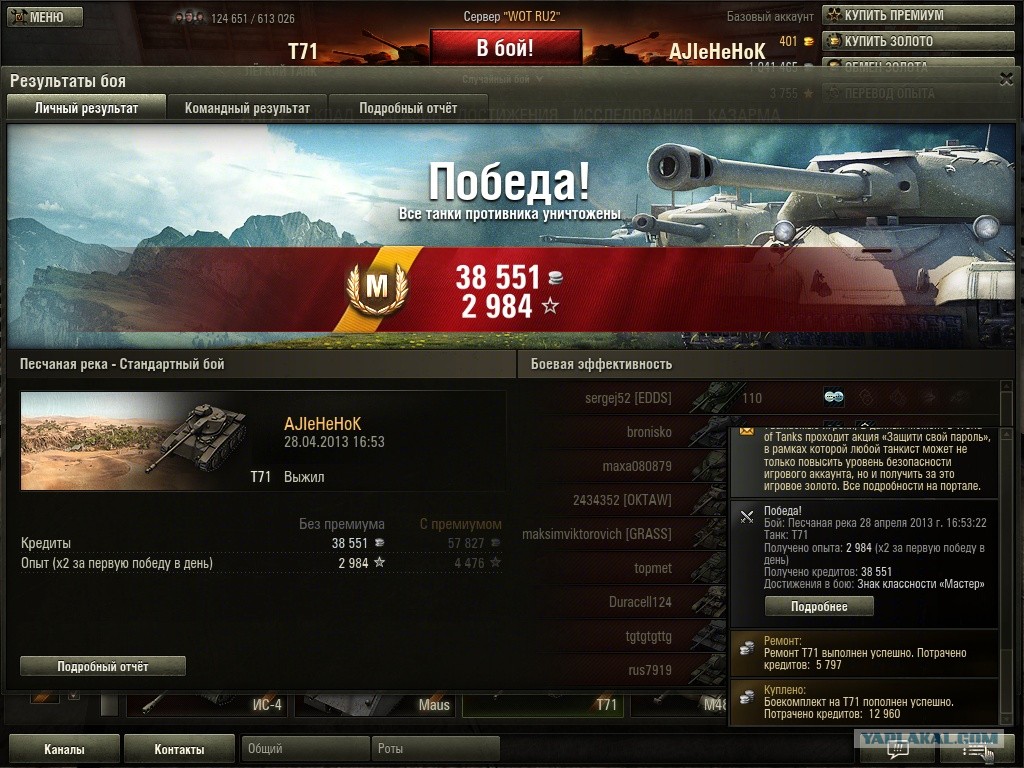Switch to Командный результат tab
This screenshot has height=768, width=1024.
[247, 108]
